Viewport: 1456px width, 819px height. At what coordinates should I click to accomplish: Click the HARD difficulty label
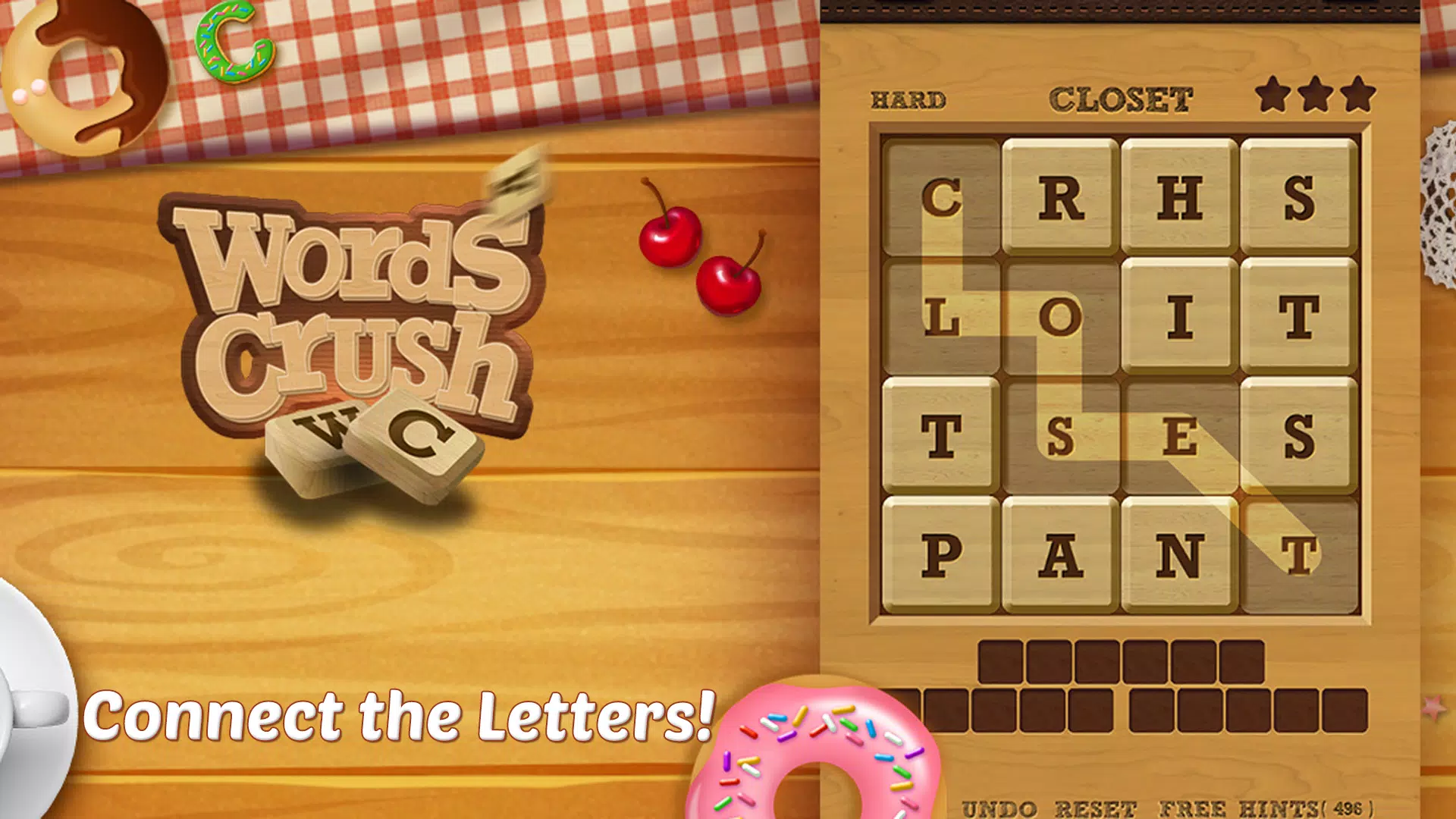(x=907, y=99)
